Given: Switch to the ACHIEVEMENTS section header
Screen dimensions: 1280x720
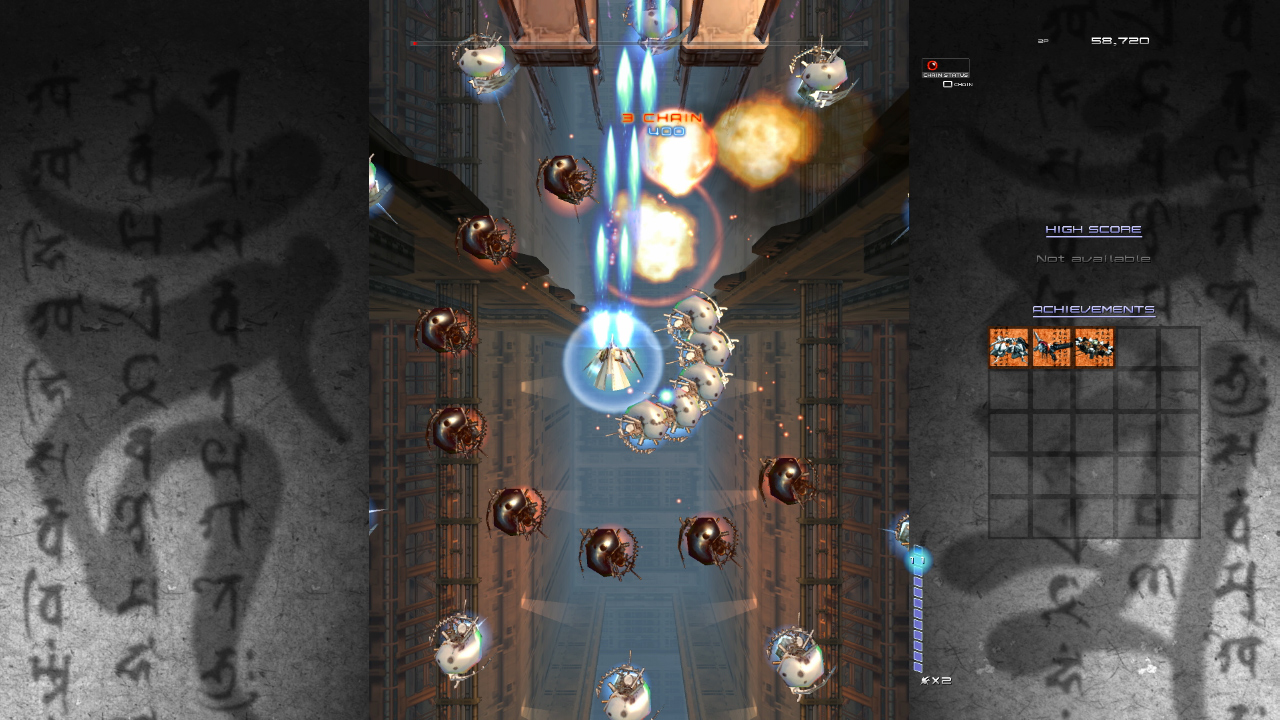Looking at the screenshot, I should click(x=1092, y=310).
